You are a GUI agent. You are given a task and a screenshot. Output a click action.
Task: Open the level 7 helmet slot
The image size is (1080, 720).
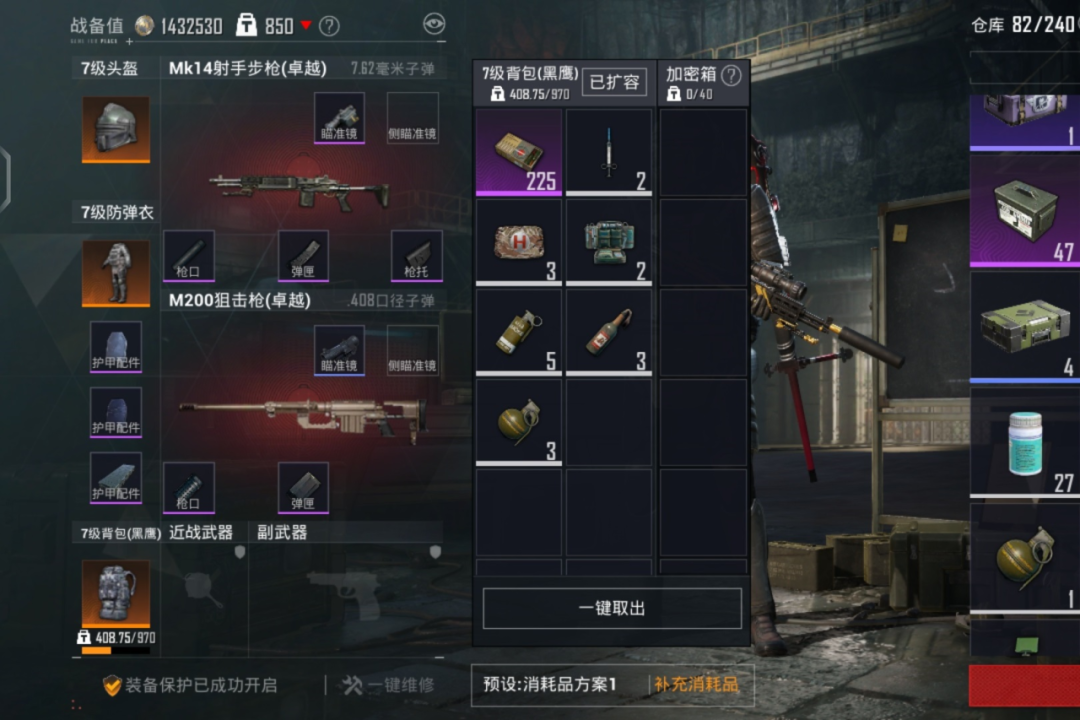(116, 130)
